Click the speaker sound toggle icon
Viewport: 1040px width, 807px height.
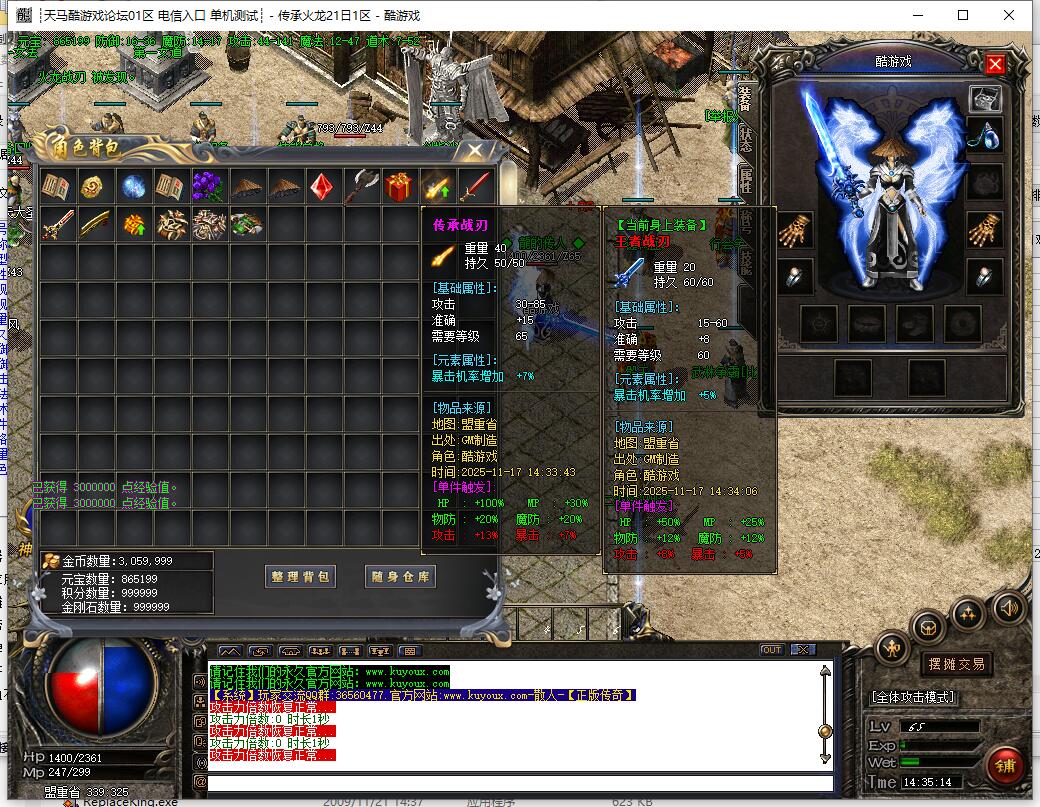(1008, 606)
